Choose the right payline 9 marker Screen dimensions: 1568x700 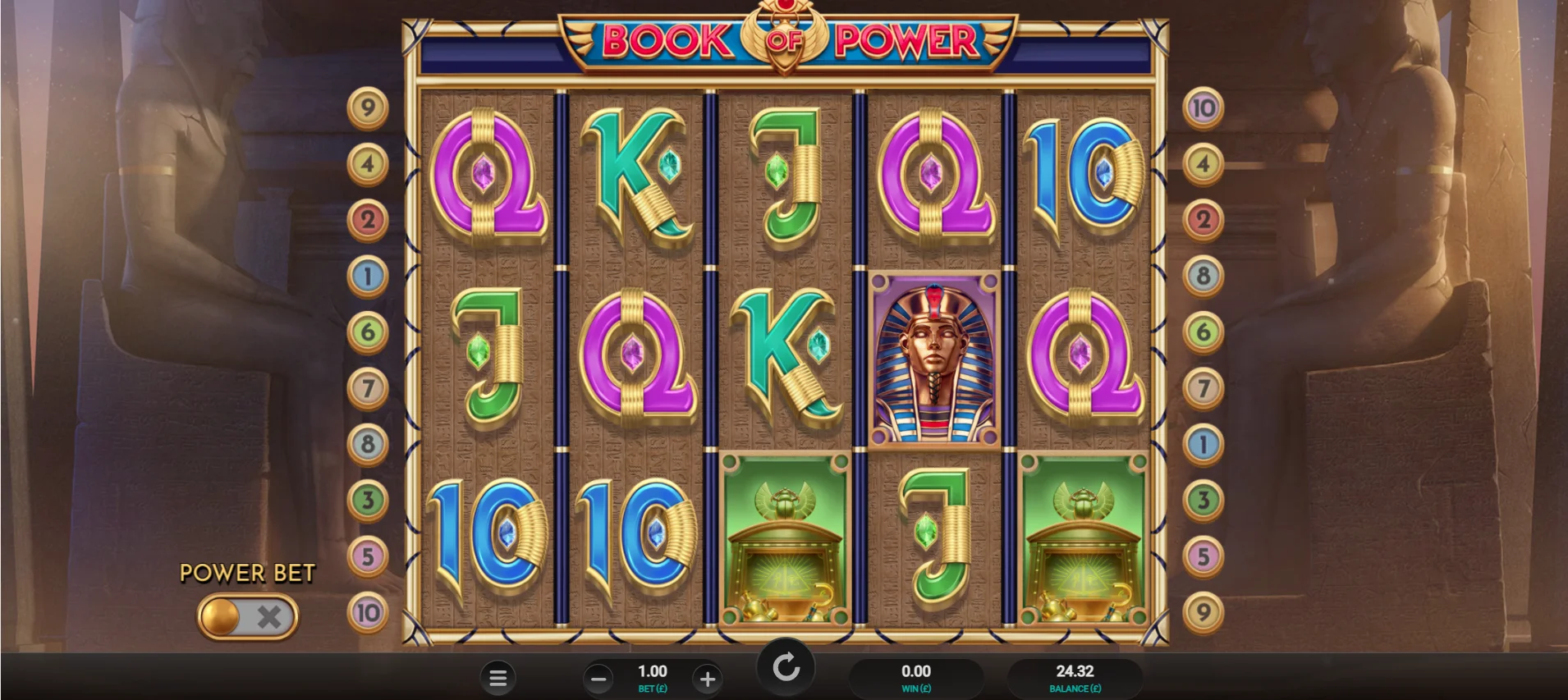click(1203, 612)
